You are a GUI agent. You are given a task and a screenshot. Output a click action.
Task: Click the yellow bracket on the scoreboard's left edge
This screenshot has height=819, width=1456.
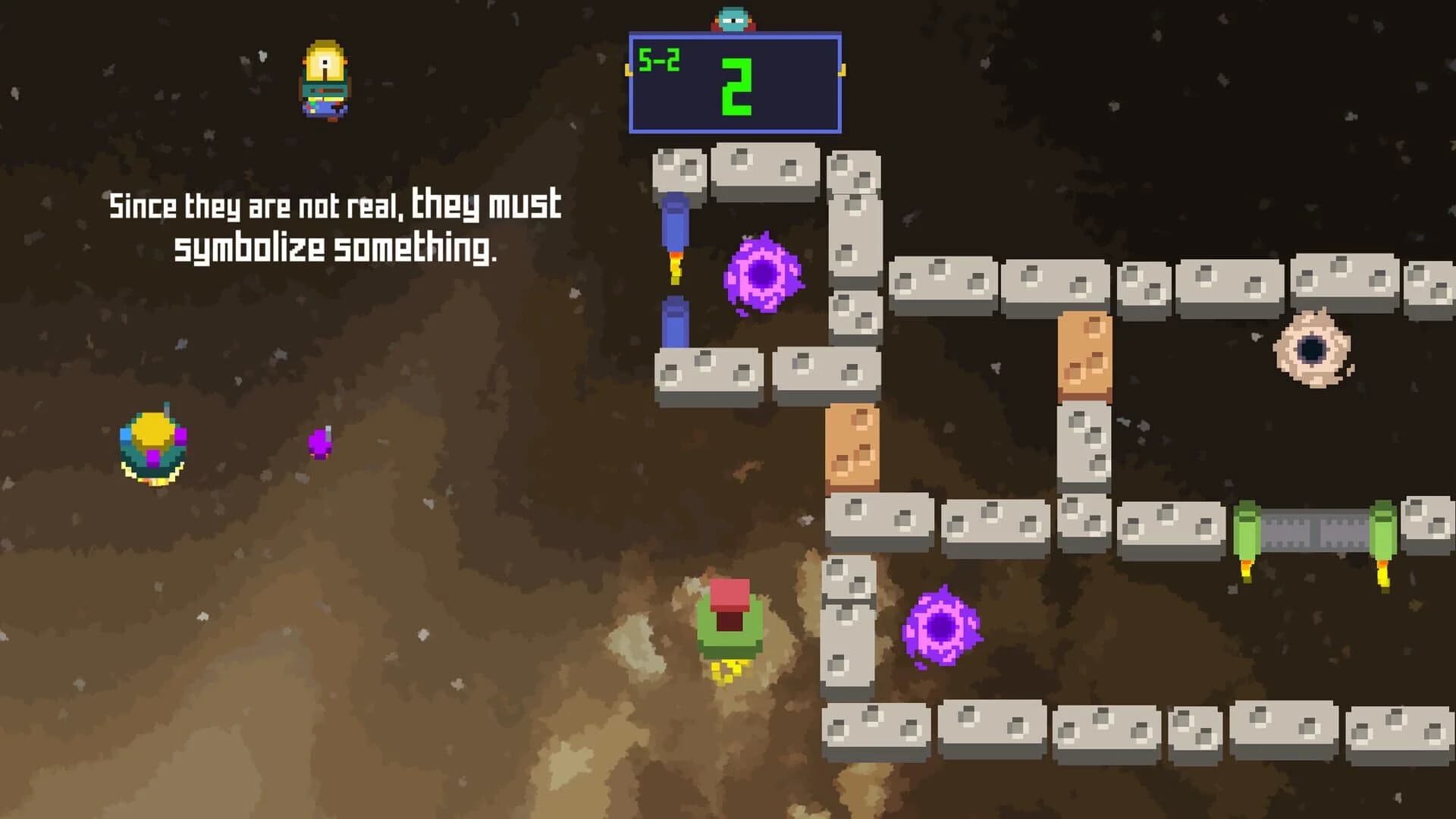[628, 70]
